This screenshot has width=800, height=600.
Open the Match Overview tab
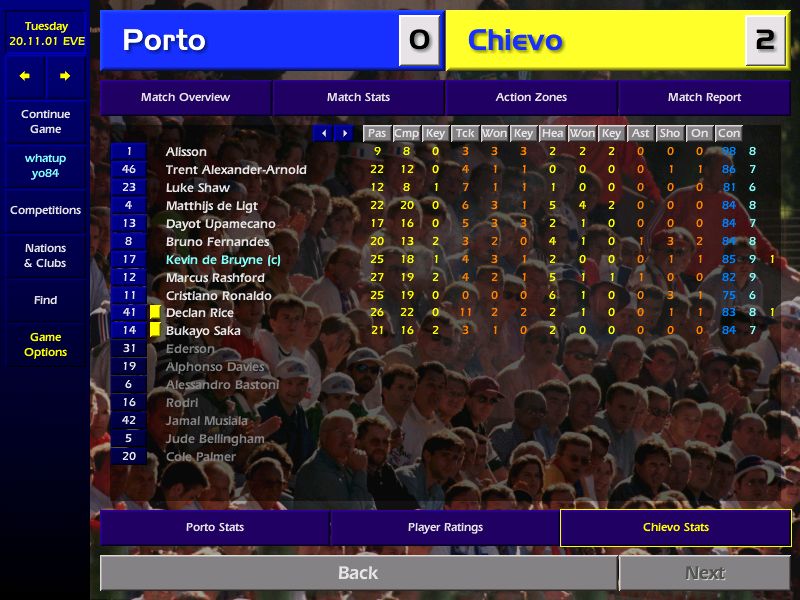[185, 97]
